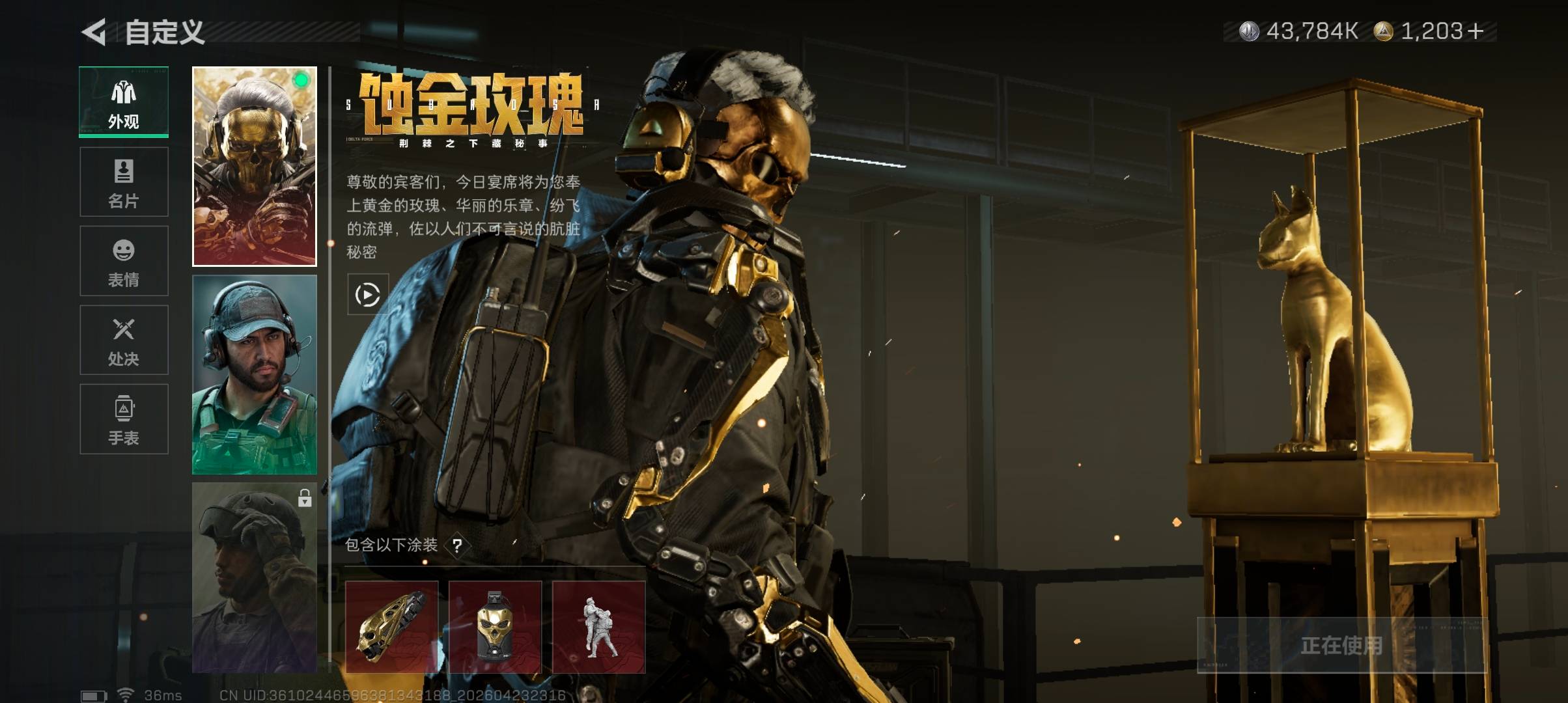View the gold skull charm item

[x=495, y=627]
